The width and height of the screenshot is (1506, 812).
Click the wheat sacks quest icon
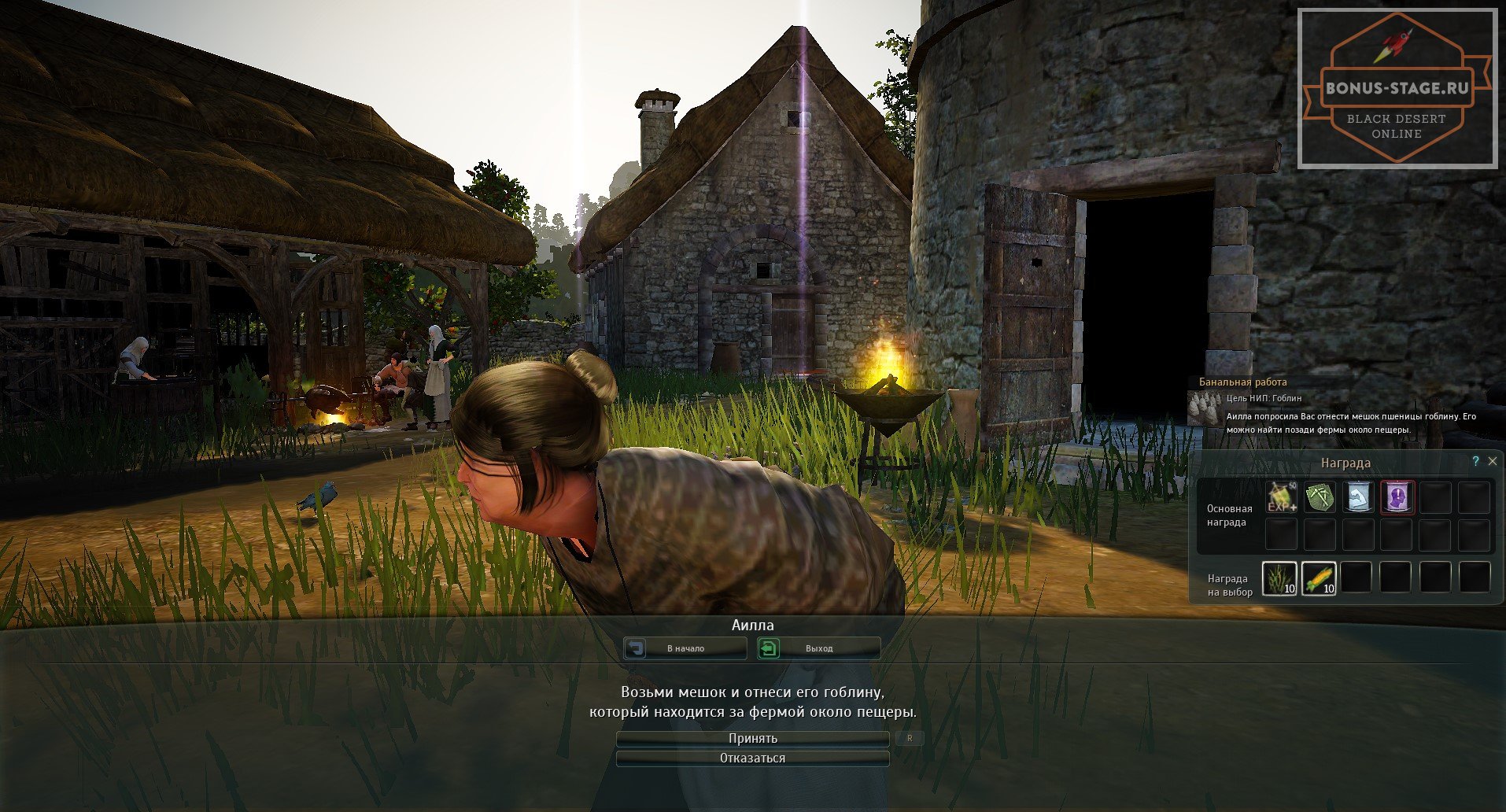coord(1205,408)
